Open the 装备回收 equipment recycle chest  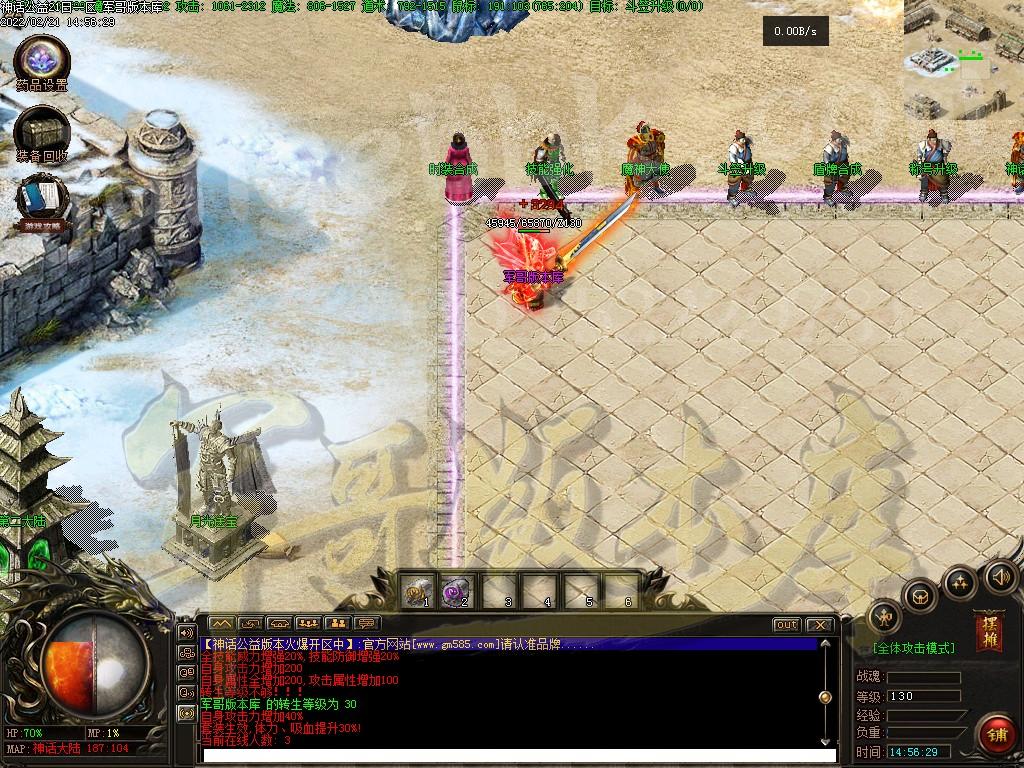42,131
